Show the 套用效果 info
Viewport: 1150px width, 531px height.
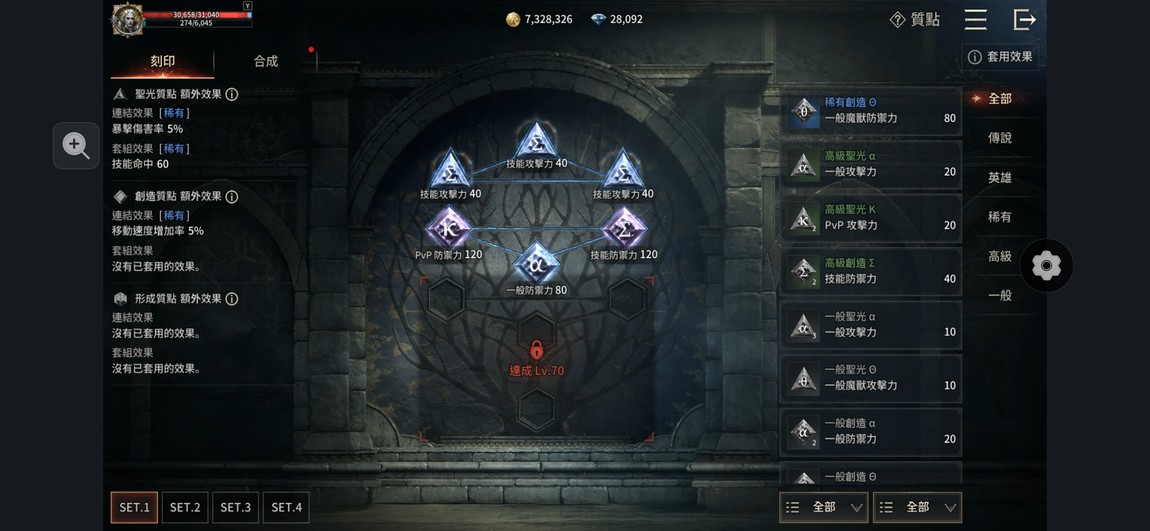(x=999, y=57)
